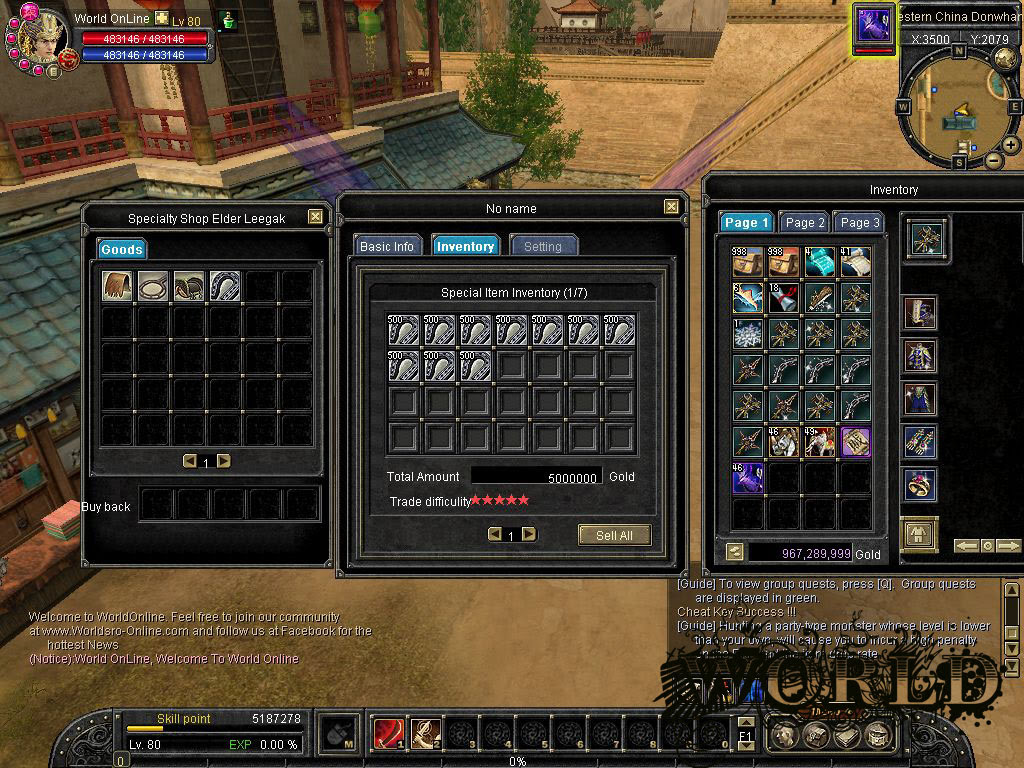Viewport: 1024px width, 768px height.
Task: Sell all special trade goods
Action: coord(614,535)
